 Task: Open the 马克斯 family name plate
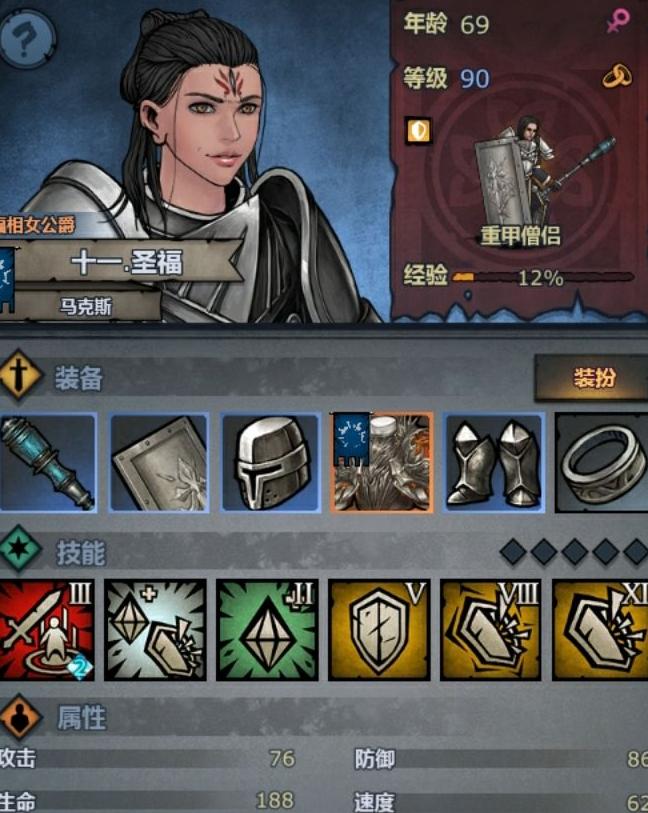84,306
